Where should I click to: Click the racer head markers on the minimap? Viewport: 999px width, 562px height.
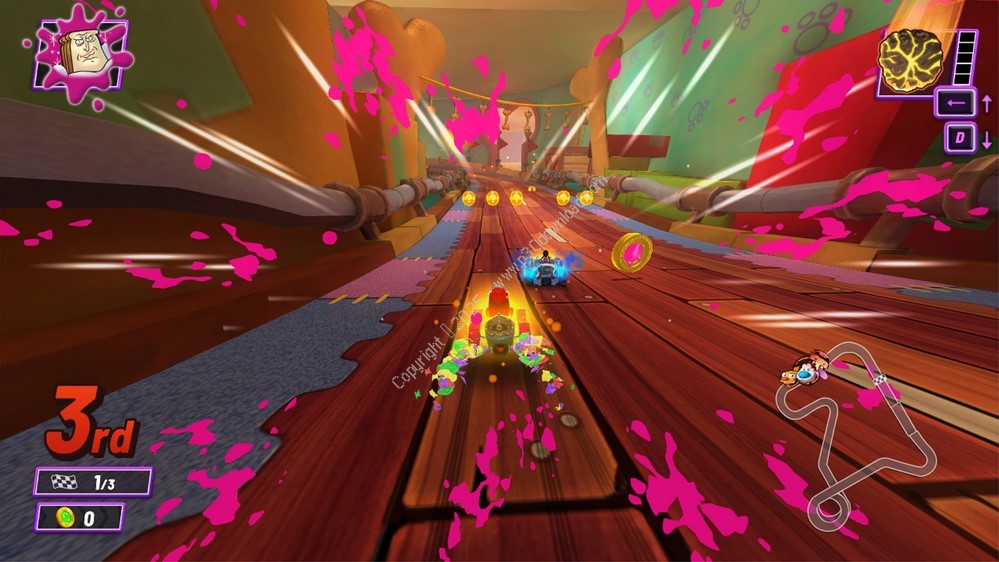(x=805, y=370)
